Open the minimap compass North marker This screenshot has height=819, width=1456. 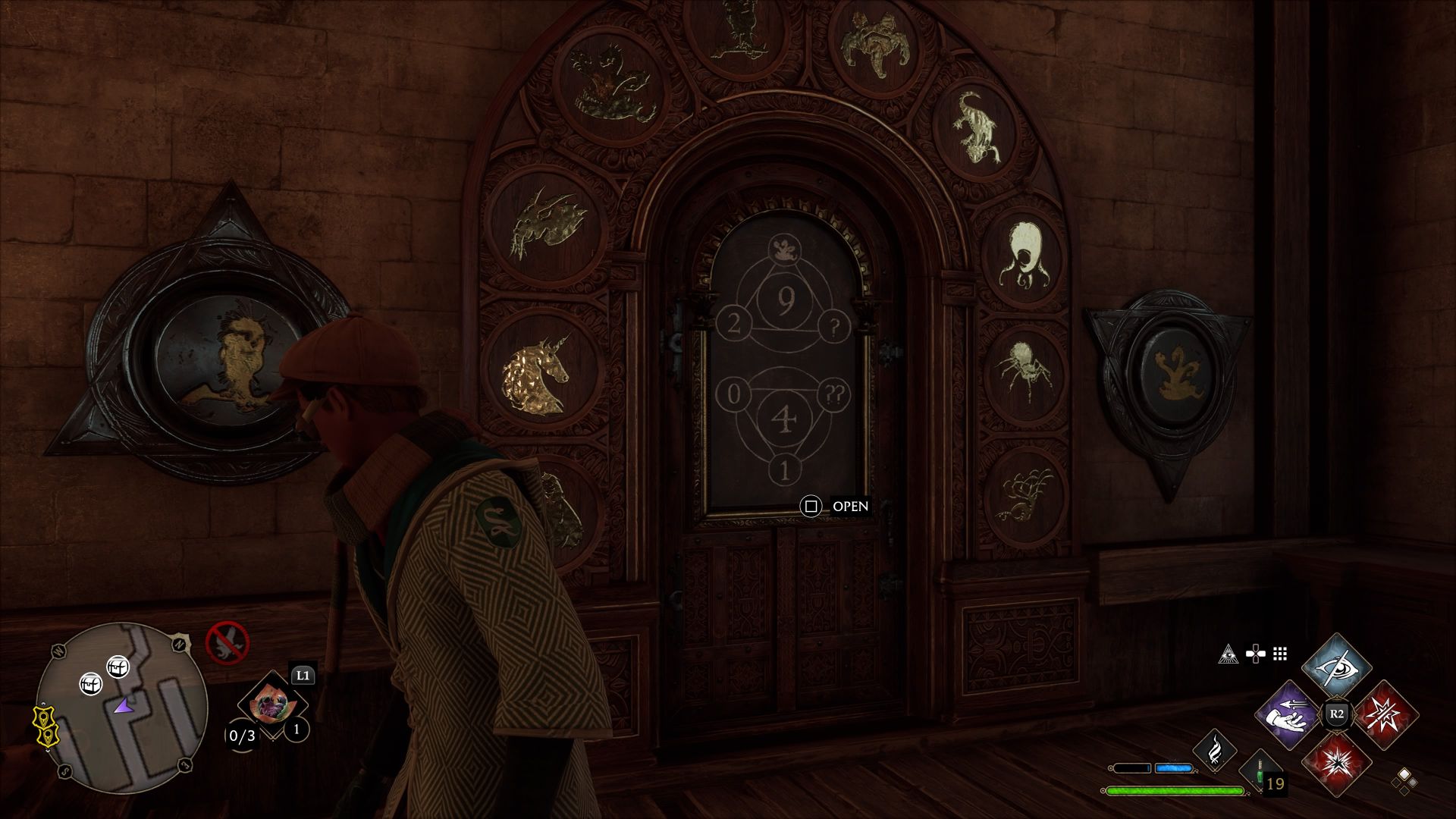pos(180,643)
